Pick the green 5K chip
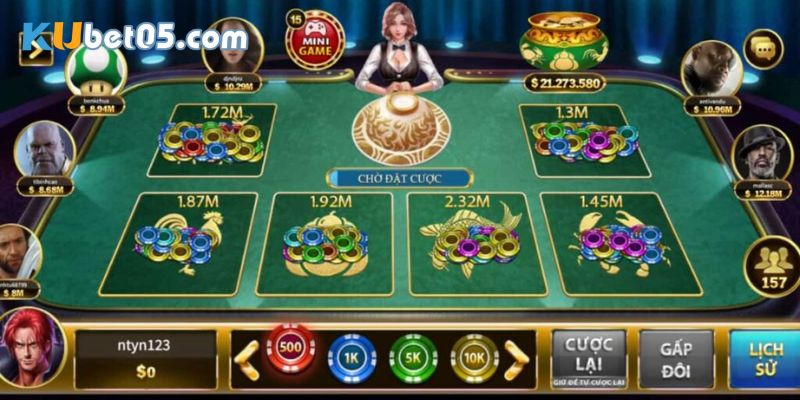This screenshot has height=400, width=800. [412, 358]
